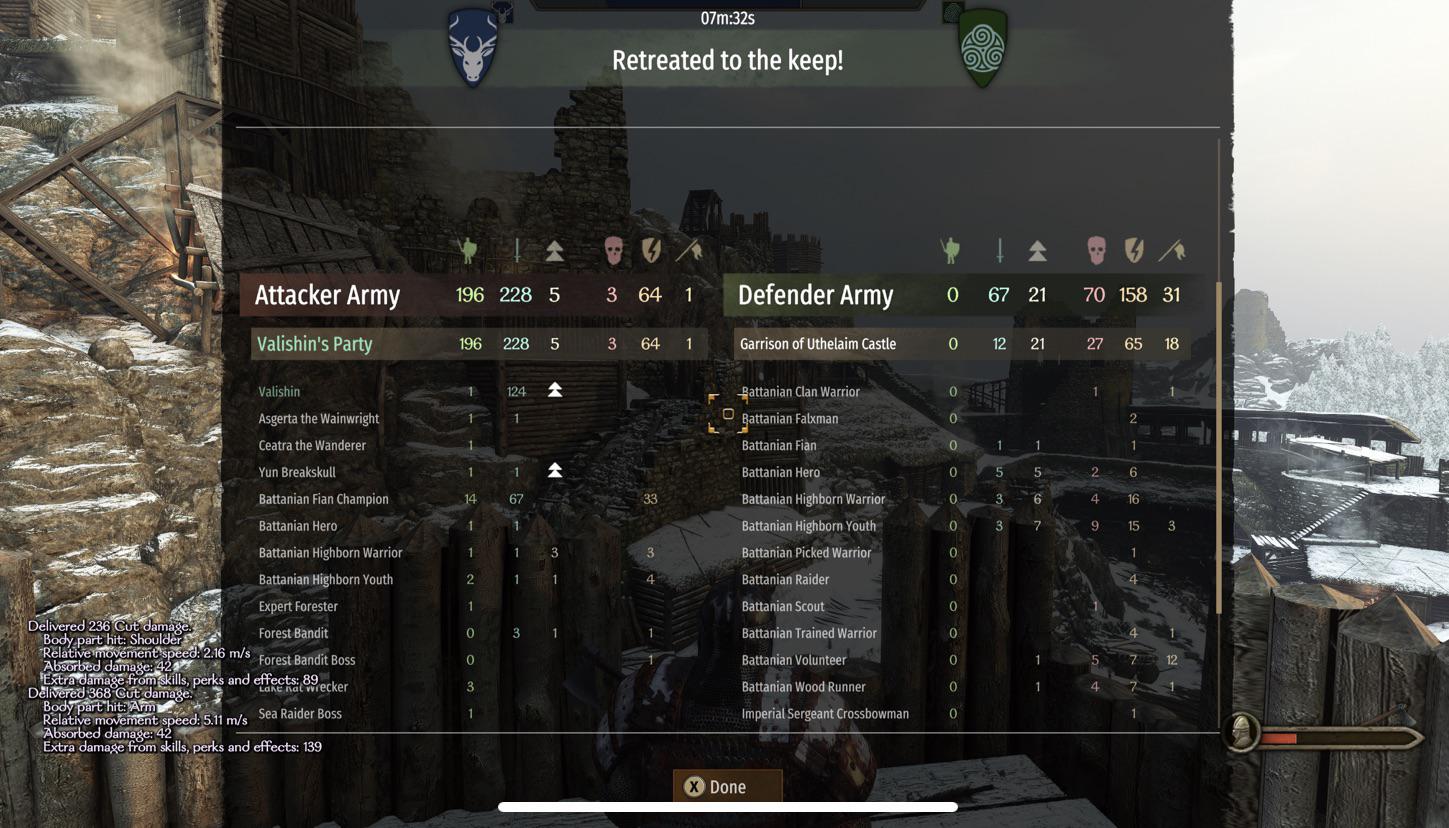Toggle the upgrade arrows next to Valishin
This screenshot has width=1449, height=828.
pos(553,391)
